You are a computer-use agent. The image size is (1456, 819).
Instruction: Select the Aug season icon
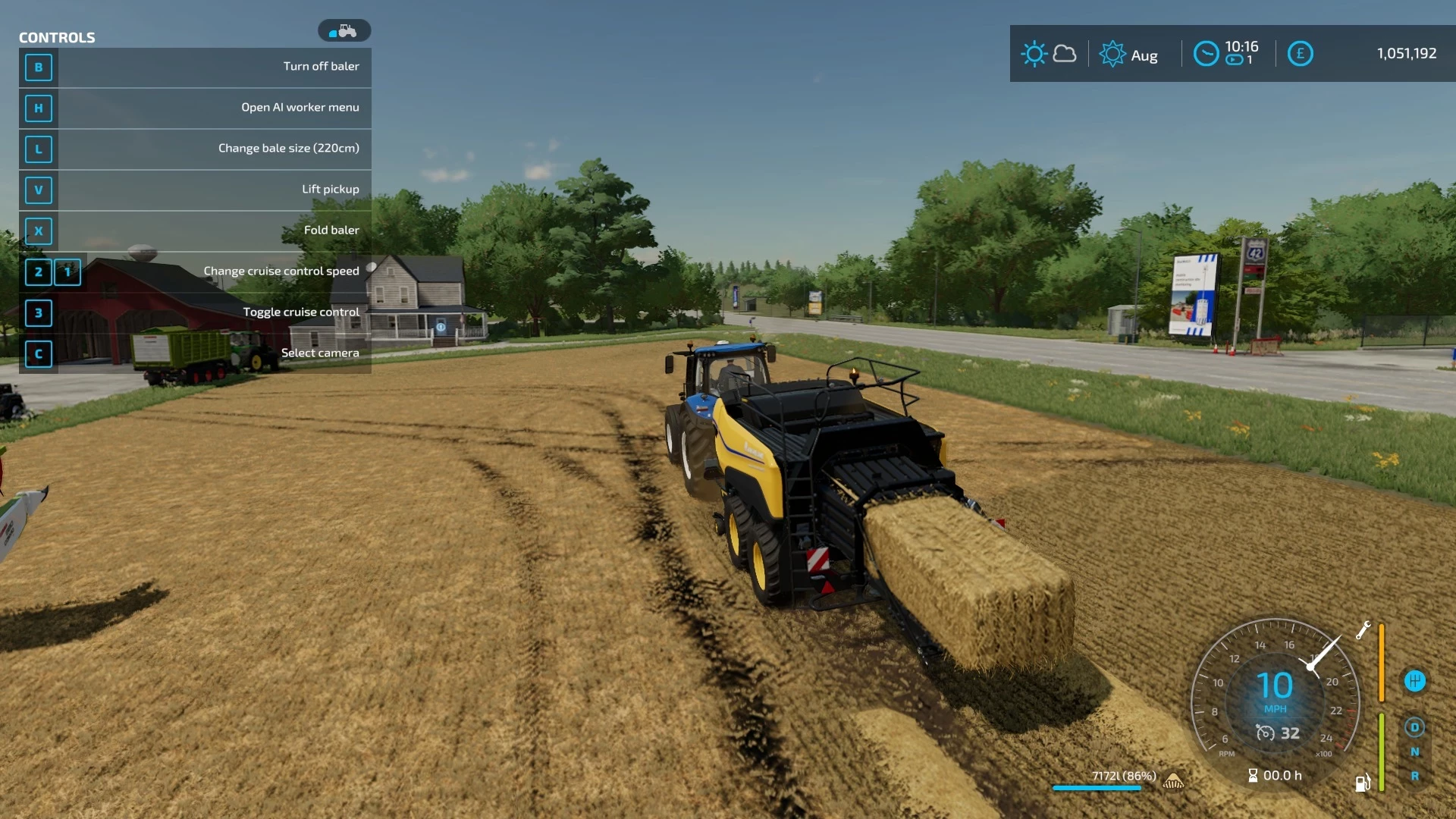(x=1112, y=54)
